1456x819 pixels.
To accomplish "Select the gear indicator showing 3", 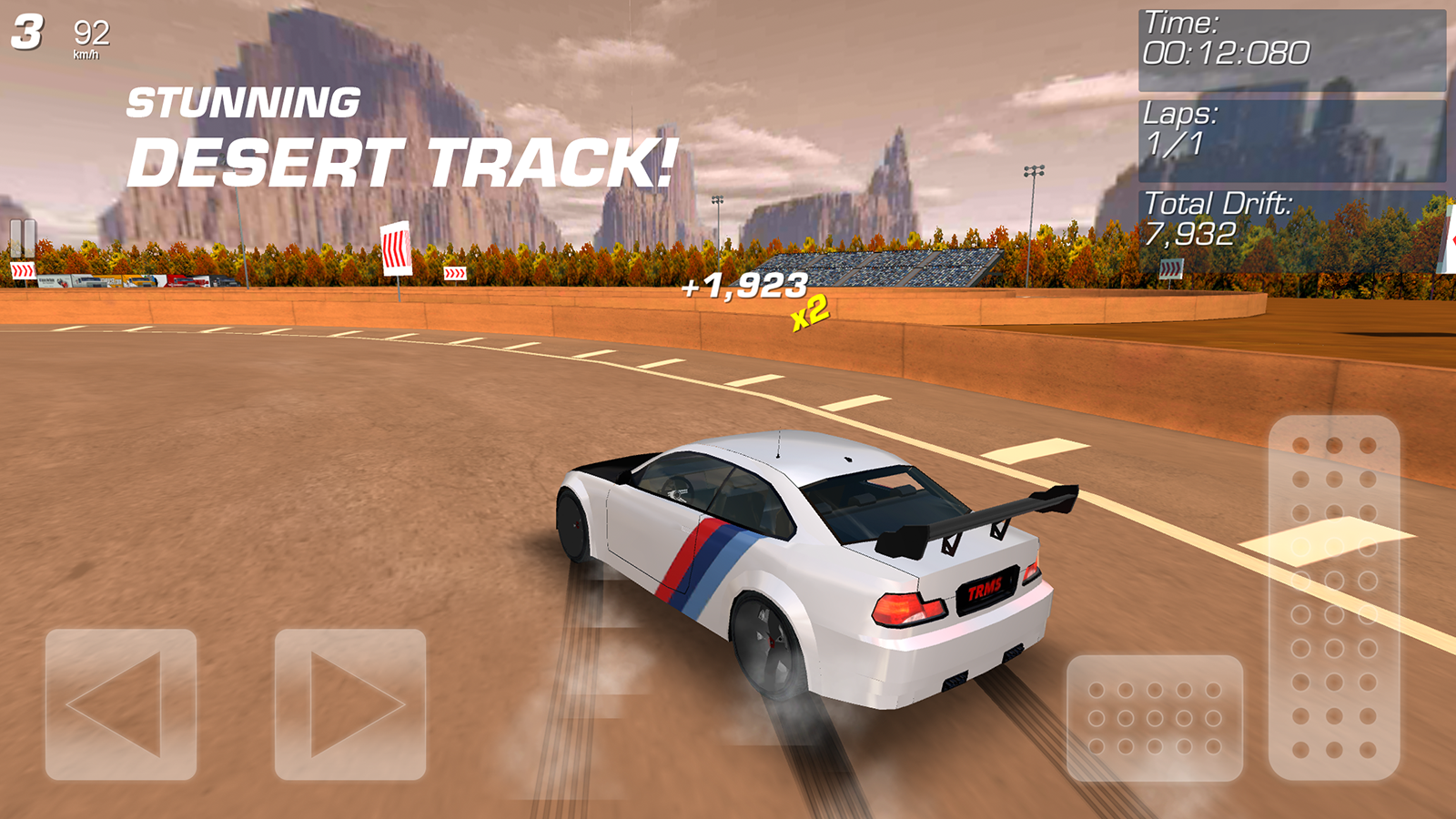I will pos(27,32).
